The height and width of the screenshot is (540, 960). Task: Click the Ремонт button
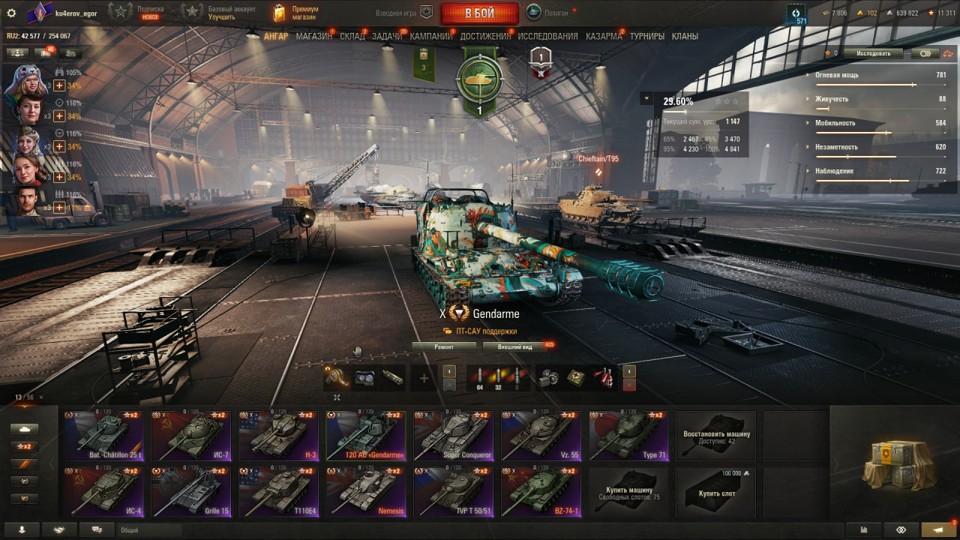[x=444, y=346]
